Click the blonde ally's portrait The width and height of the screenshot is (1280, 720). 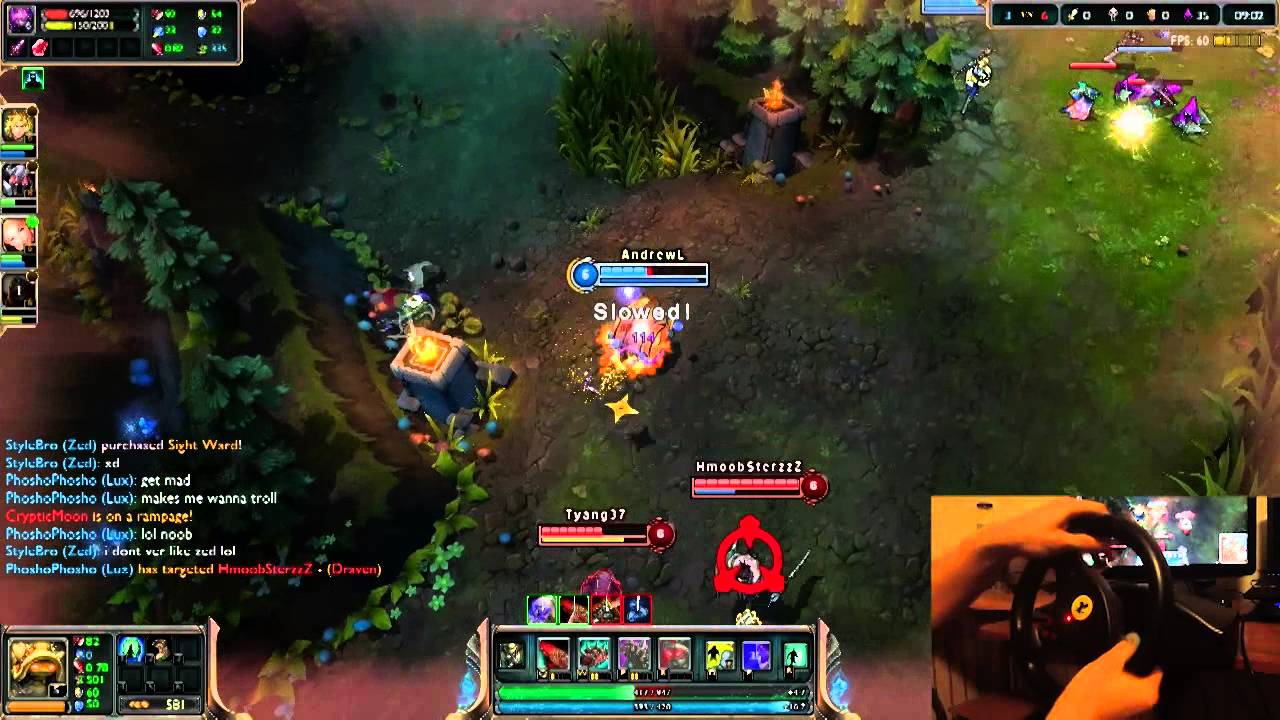[18, 125]
